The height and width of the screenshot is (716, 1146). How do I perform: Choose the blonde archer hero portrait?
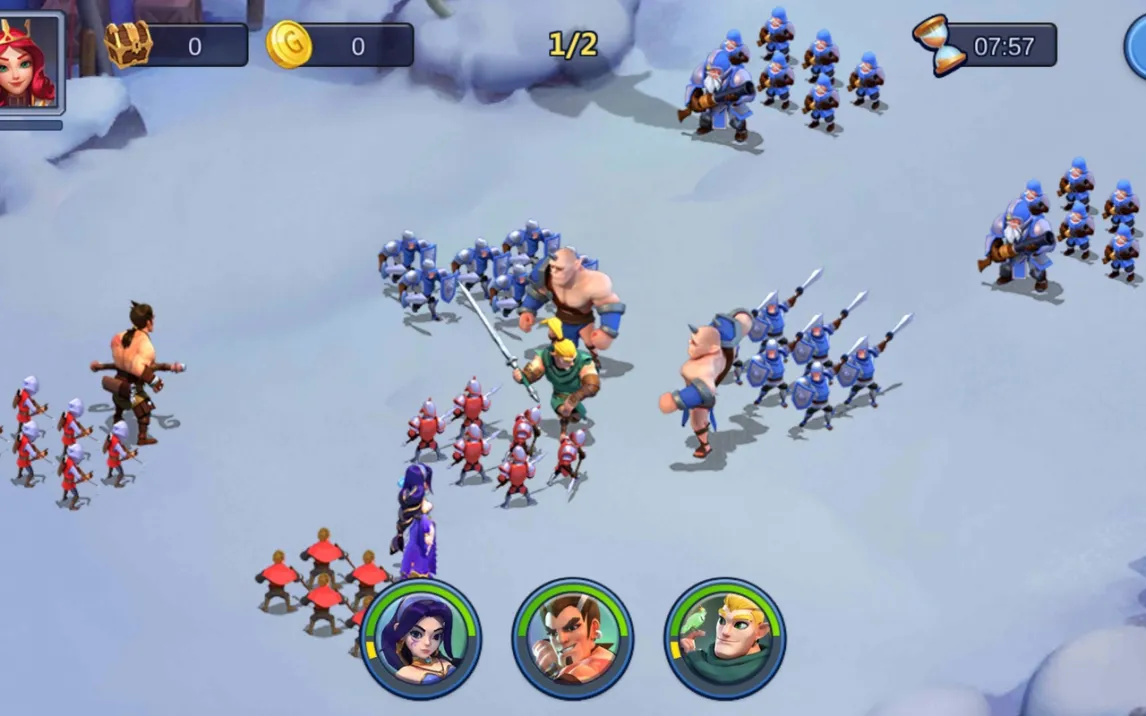[725, 638]
